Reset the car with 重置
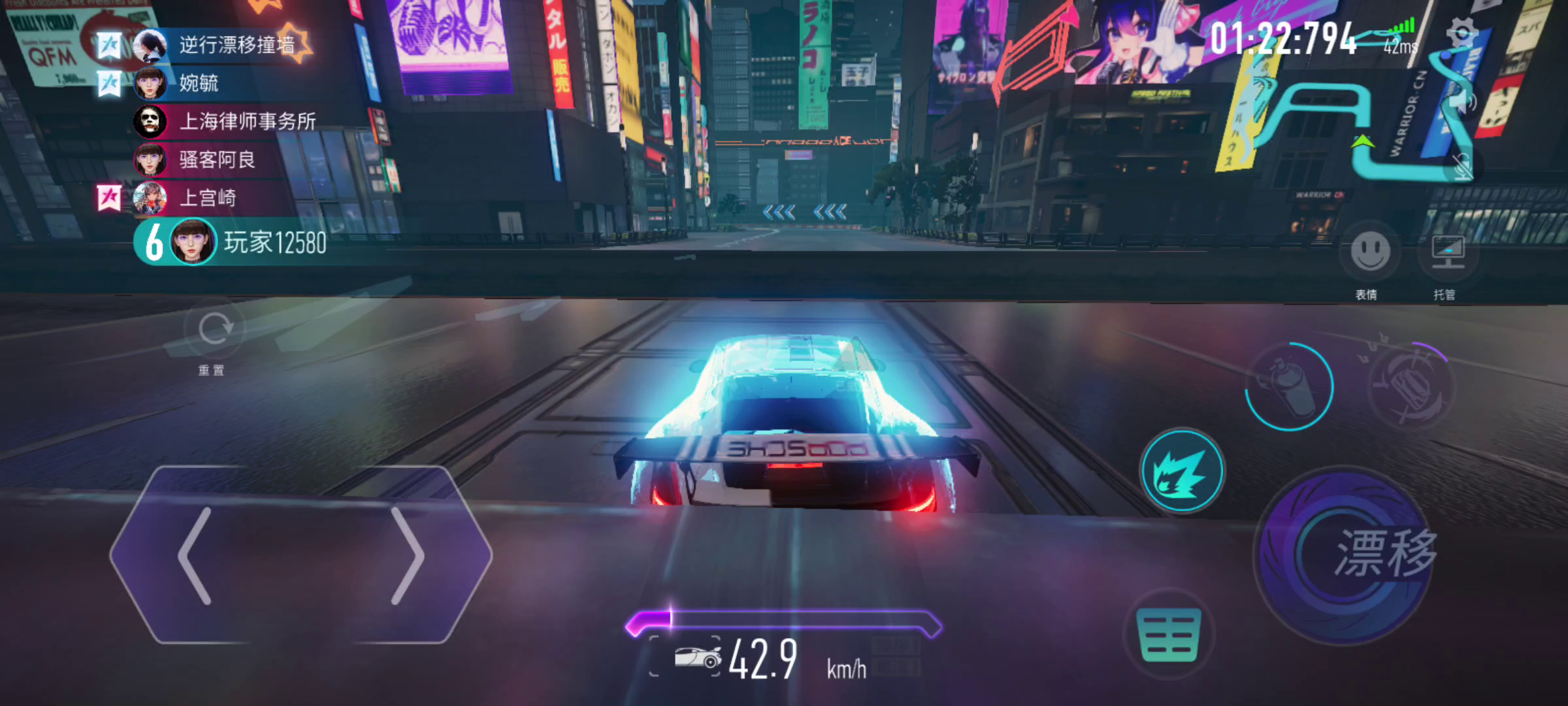Image resolution: width=1568 pixels, height=706 pixels. [213, 329]
